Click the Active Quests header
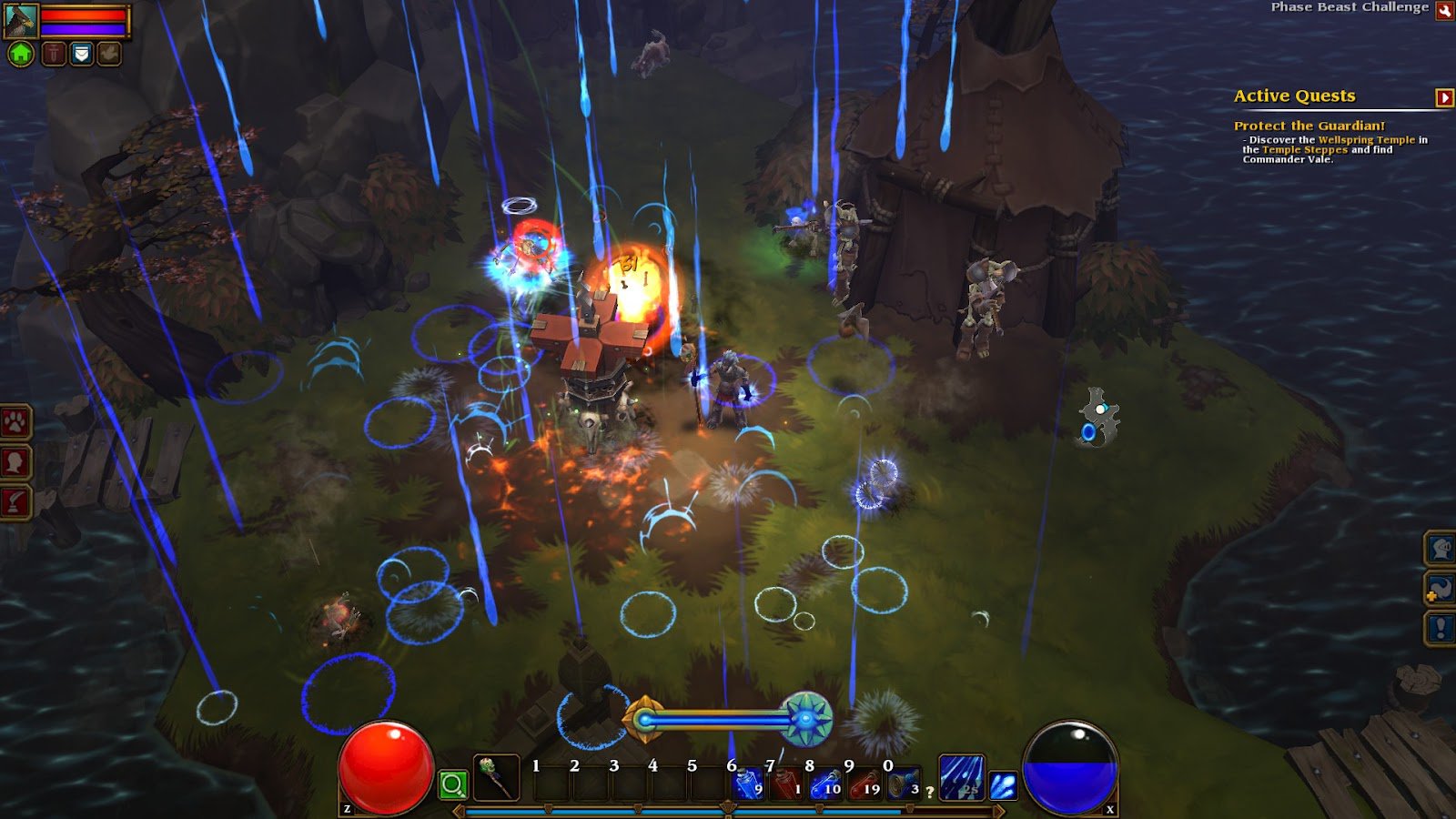 [1293, 96]
